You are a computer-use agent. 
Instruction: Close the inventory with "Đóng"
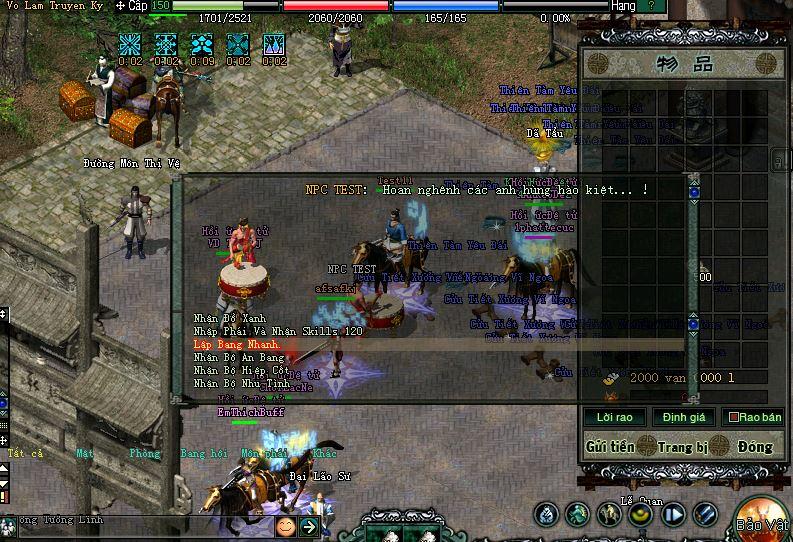pos(756,446)
